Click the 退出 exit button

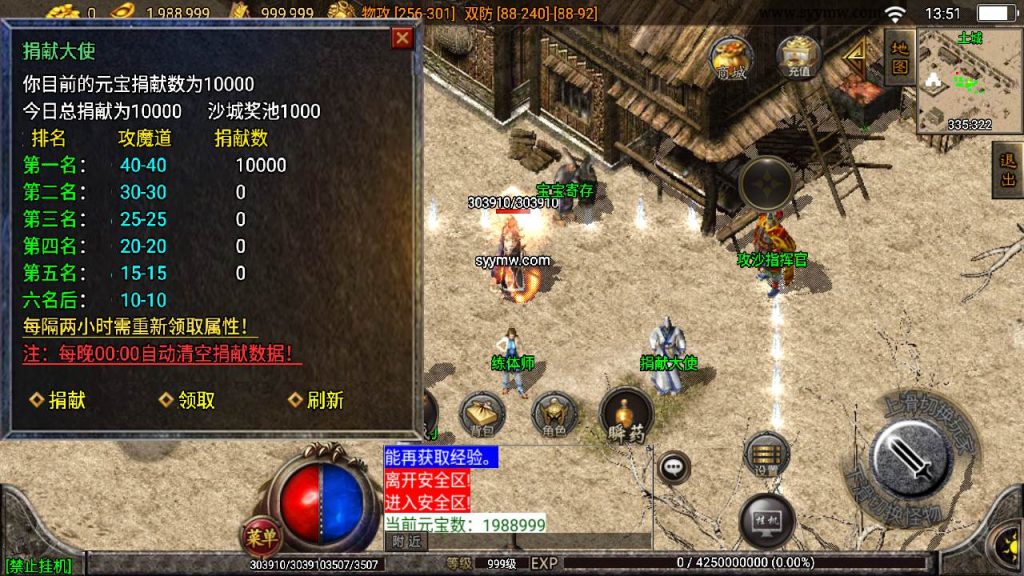1008,170
